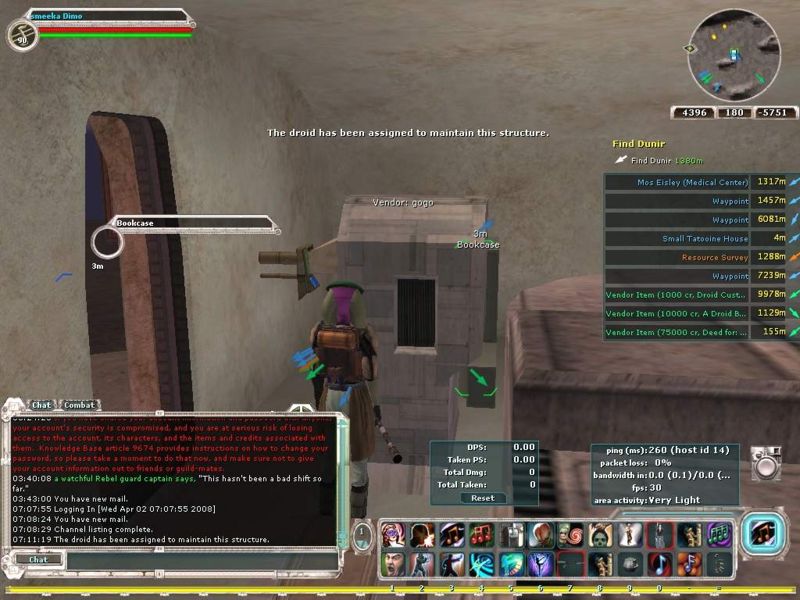
Task: Reset the DPS damage meter
Action: coord(482,498)
